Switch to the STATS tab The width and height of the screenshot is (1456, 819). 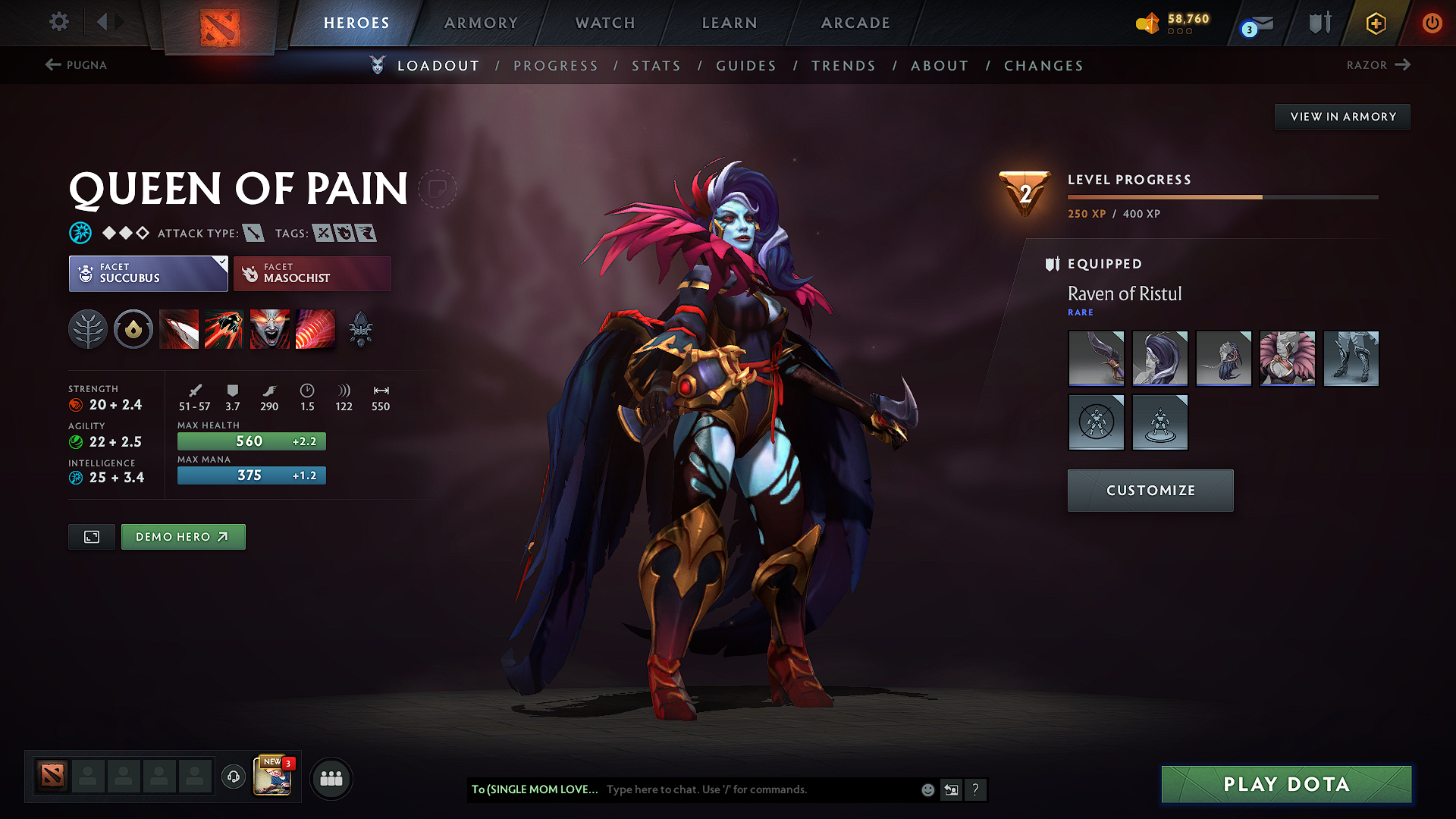656,65
